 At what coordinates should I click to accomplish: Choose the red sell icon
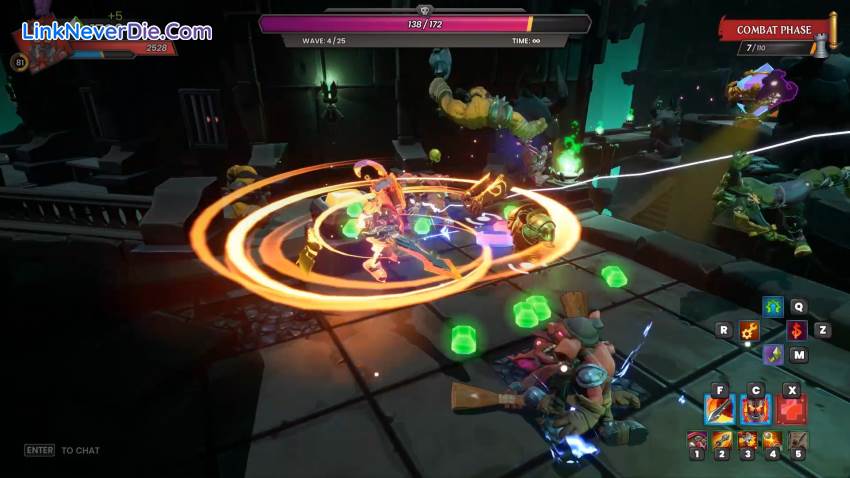click(796, 330)
